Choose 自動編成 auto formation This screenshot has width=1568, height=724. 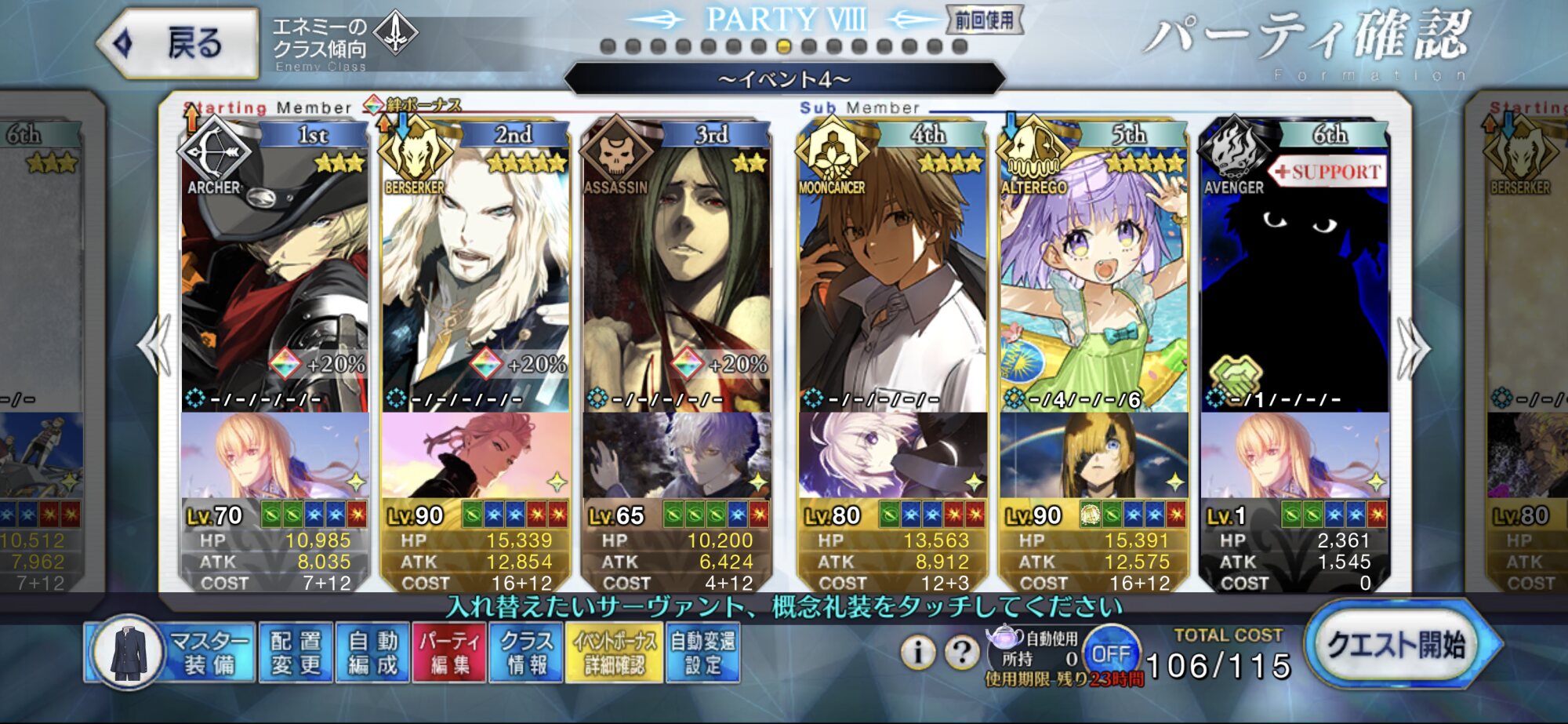[x=372, y=653]
